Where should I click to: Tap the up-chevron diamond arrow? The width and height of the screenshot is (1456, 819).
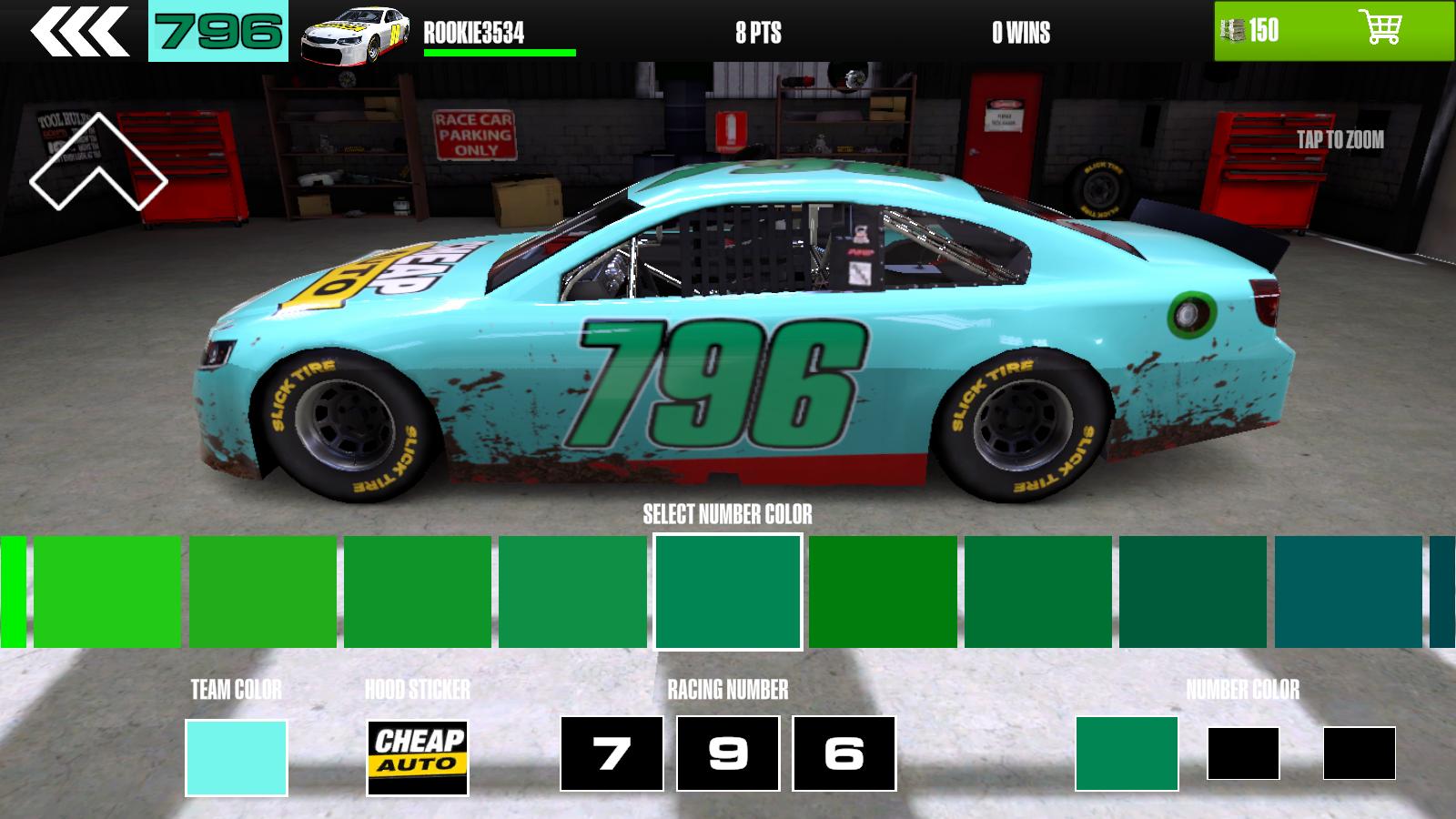(97, 164)
